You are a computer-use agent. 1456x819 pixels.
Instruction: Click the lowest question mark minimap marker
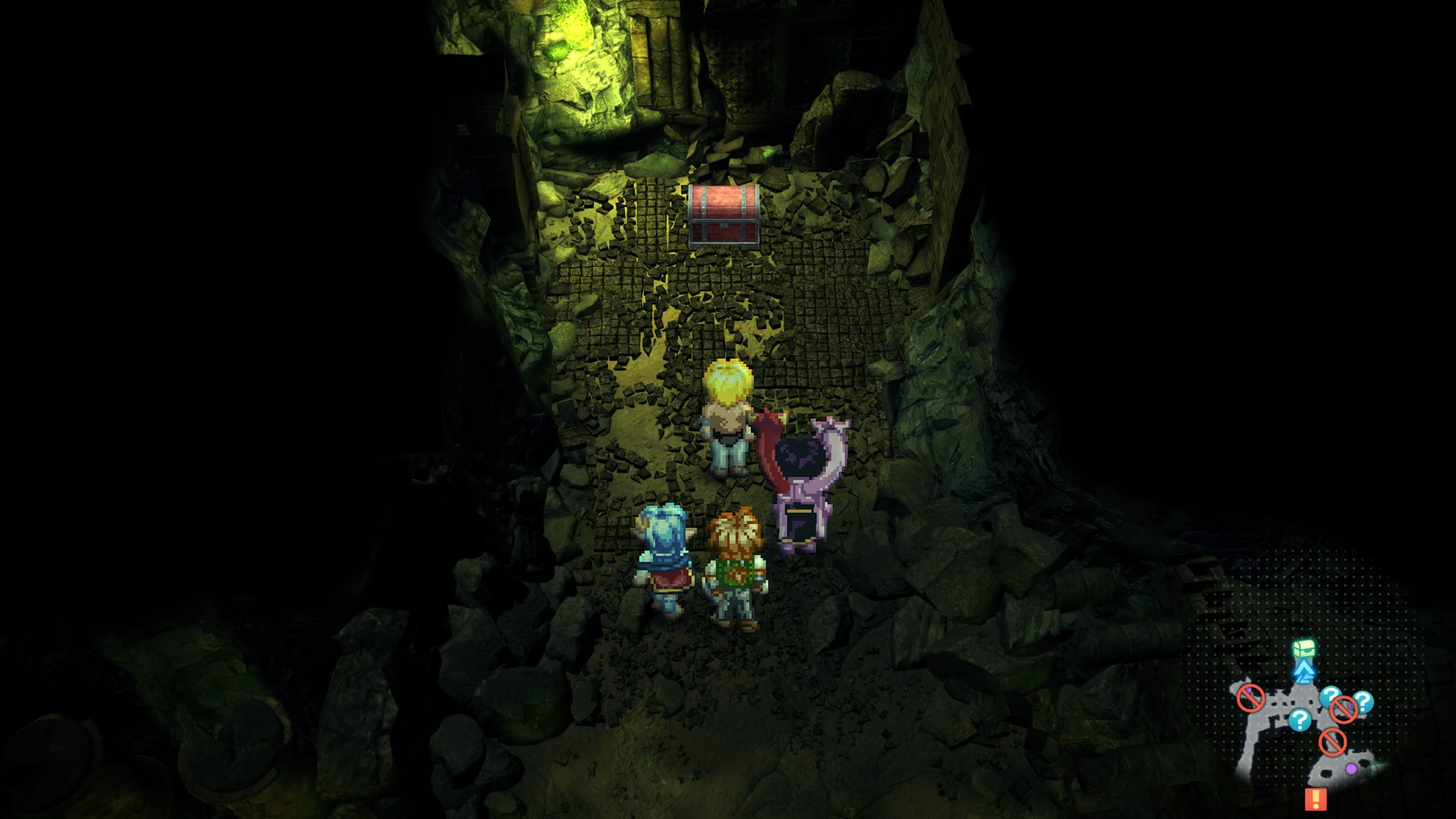pyautogui.click(x=1300, y=719)
